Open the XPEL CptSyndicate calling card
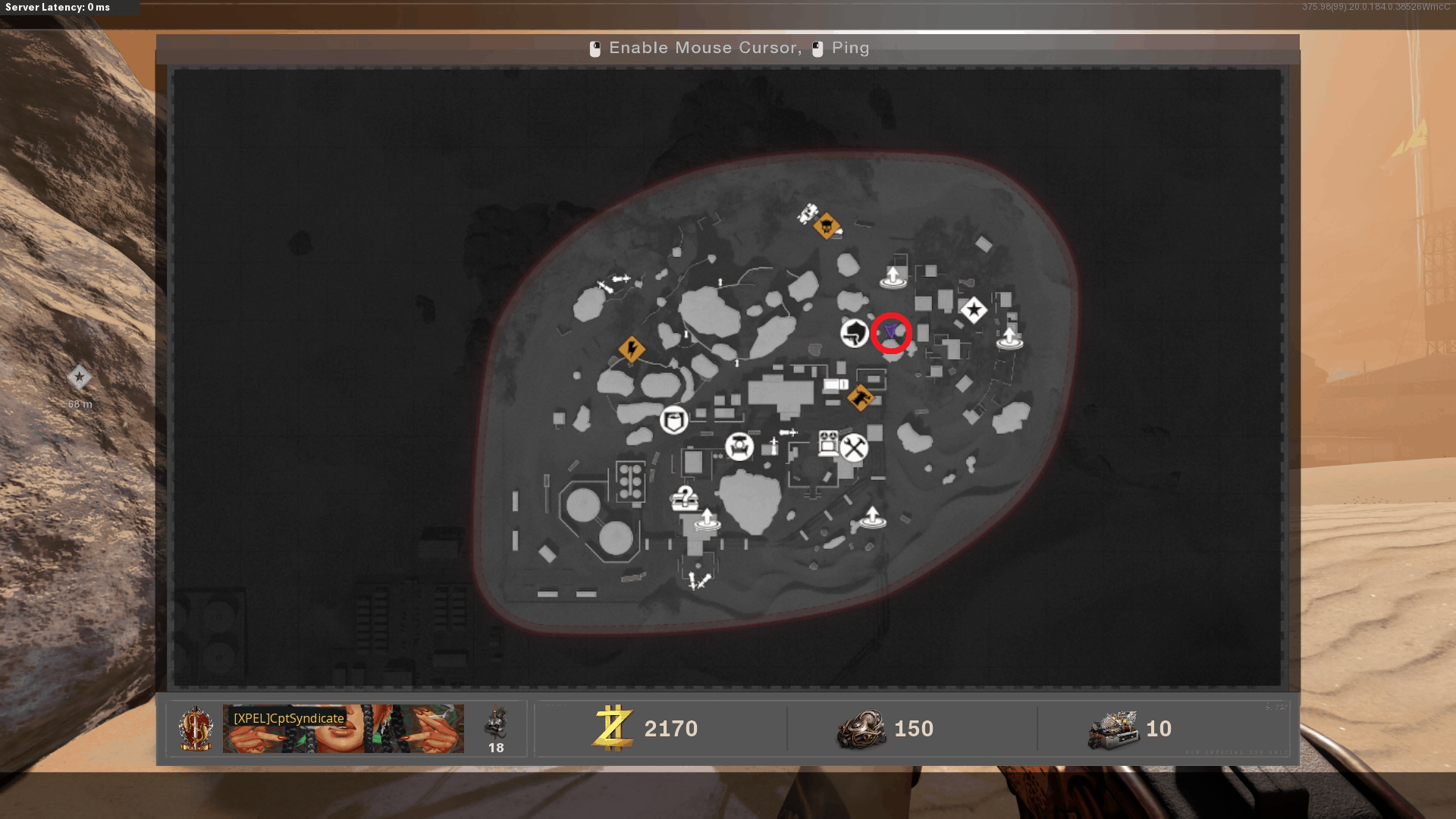 [343, 728]
